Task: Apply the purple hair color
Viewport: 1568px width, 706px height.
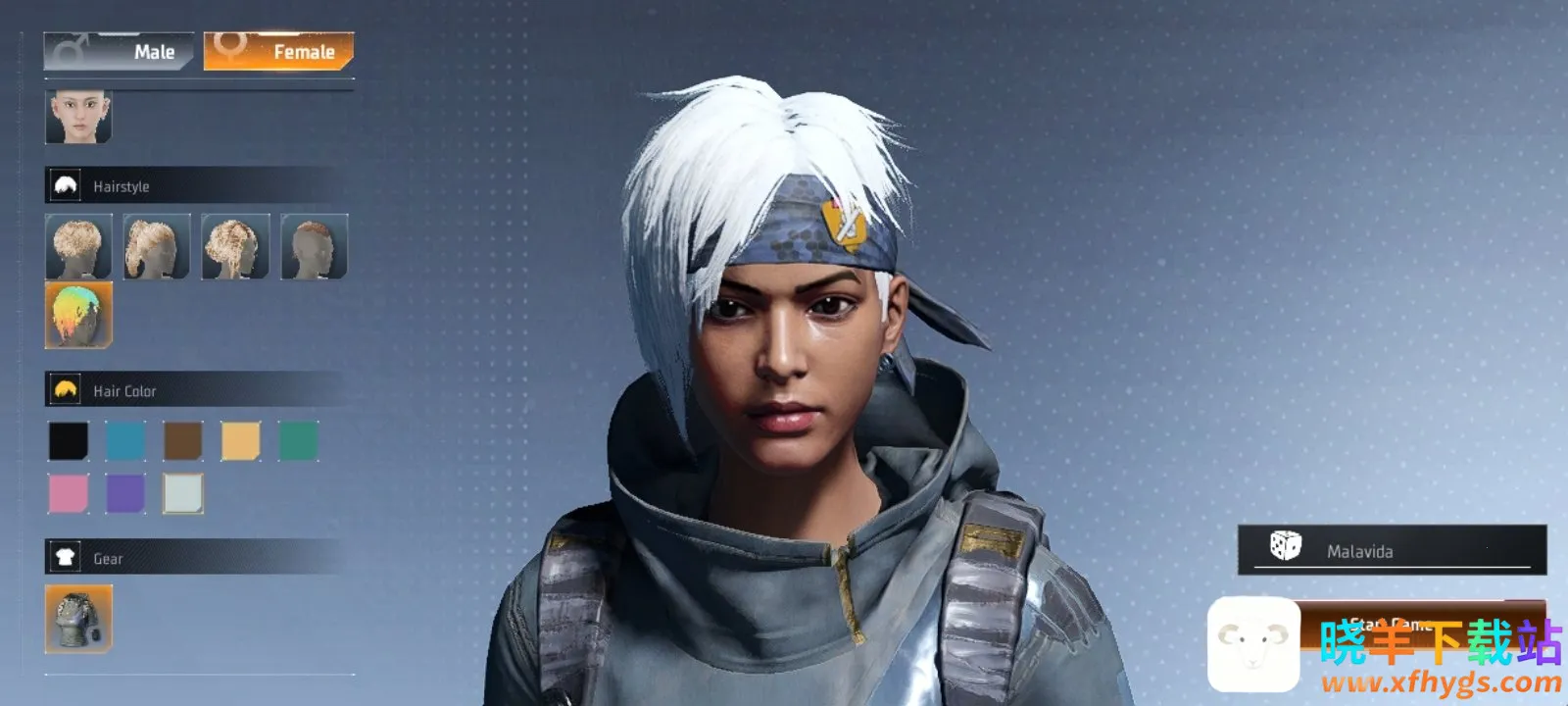Action: 125,493
